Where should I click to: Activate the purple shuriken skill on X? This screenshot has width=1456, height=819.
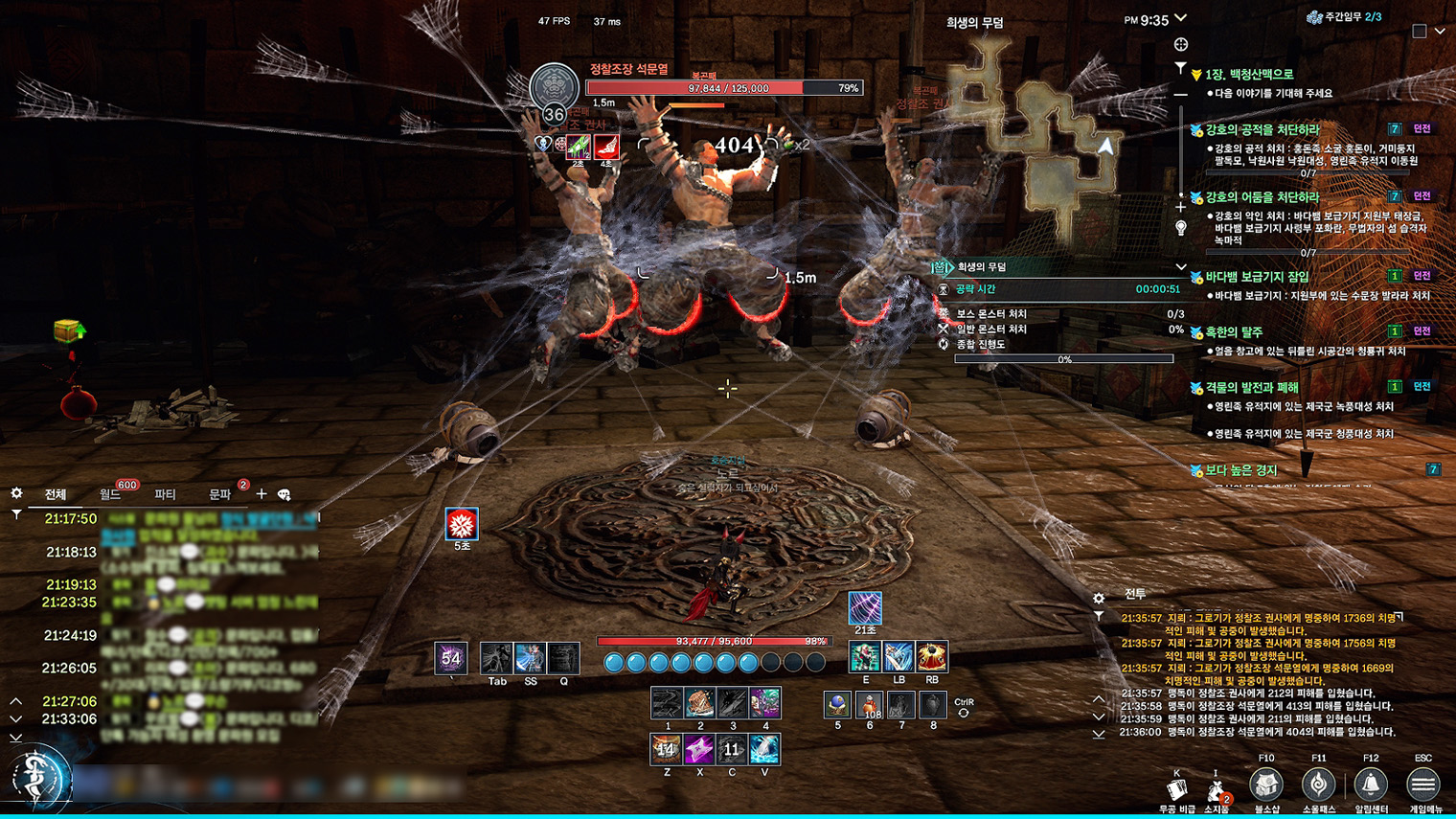click(699, 749)
